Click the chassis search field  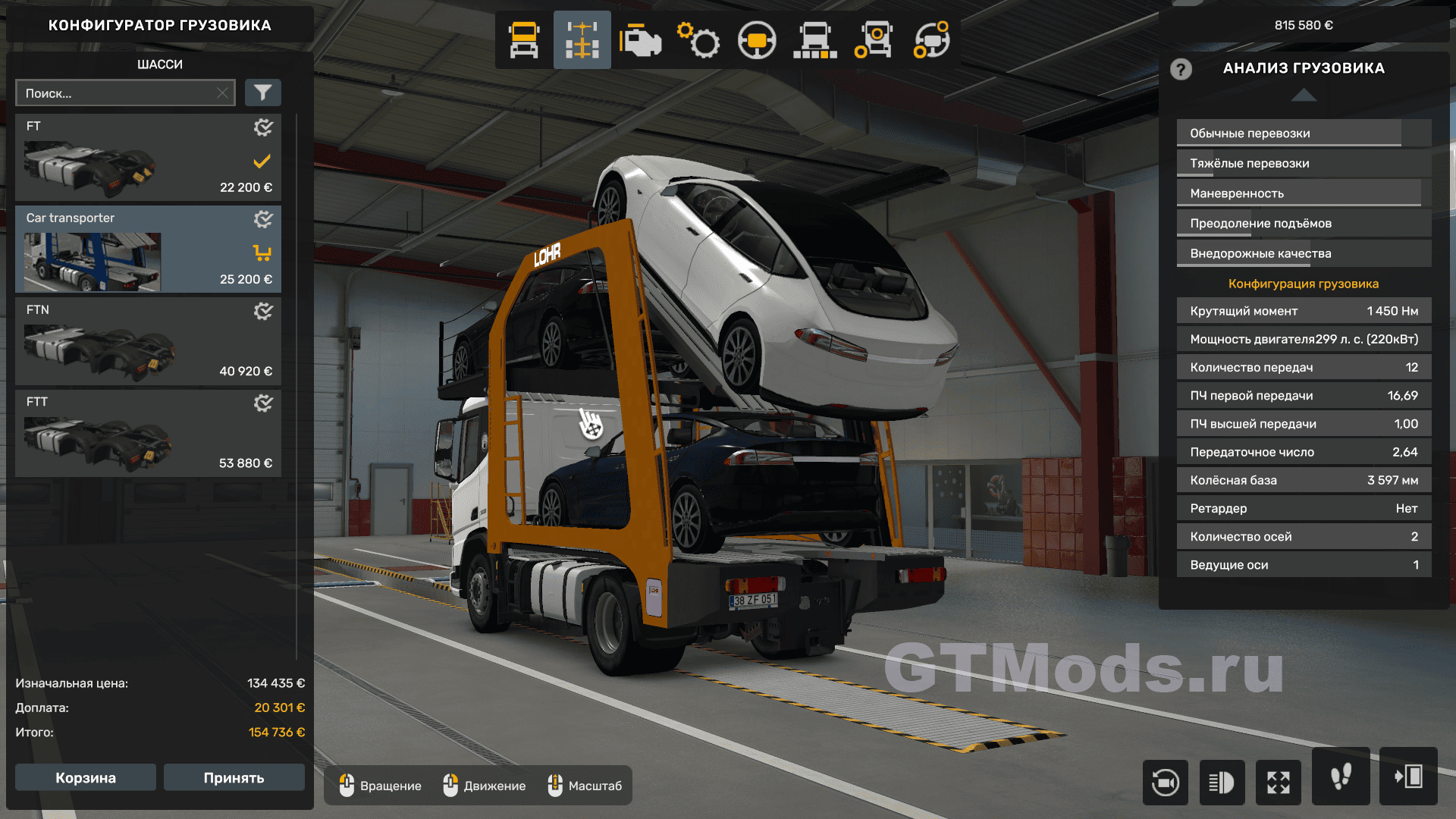[x=118, y=93]
